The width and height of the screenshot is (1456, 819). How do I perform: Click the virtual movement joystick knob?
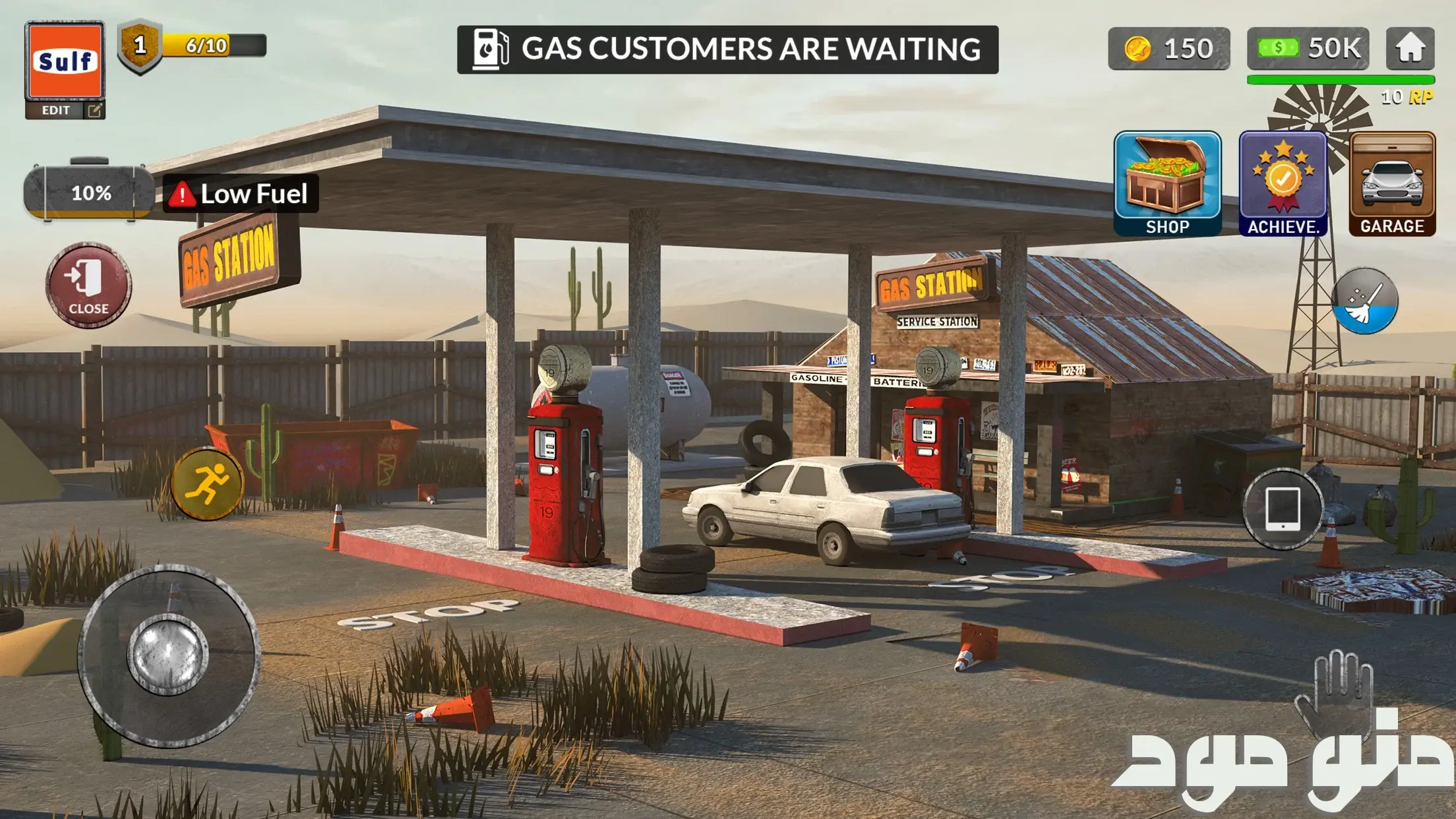(x=167, y=654)
